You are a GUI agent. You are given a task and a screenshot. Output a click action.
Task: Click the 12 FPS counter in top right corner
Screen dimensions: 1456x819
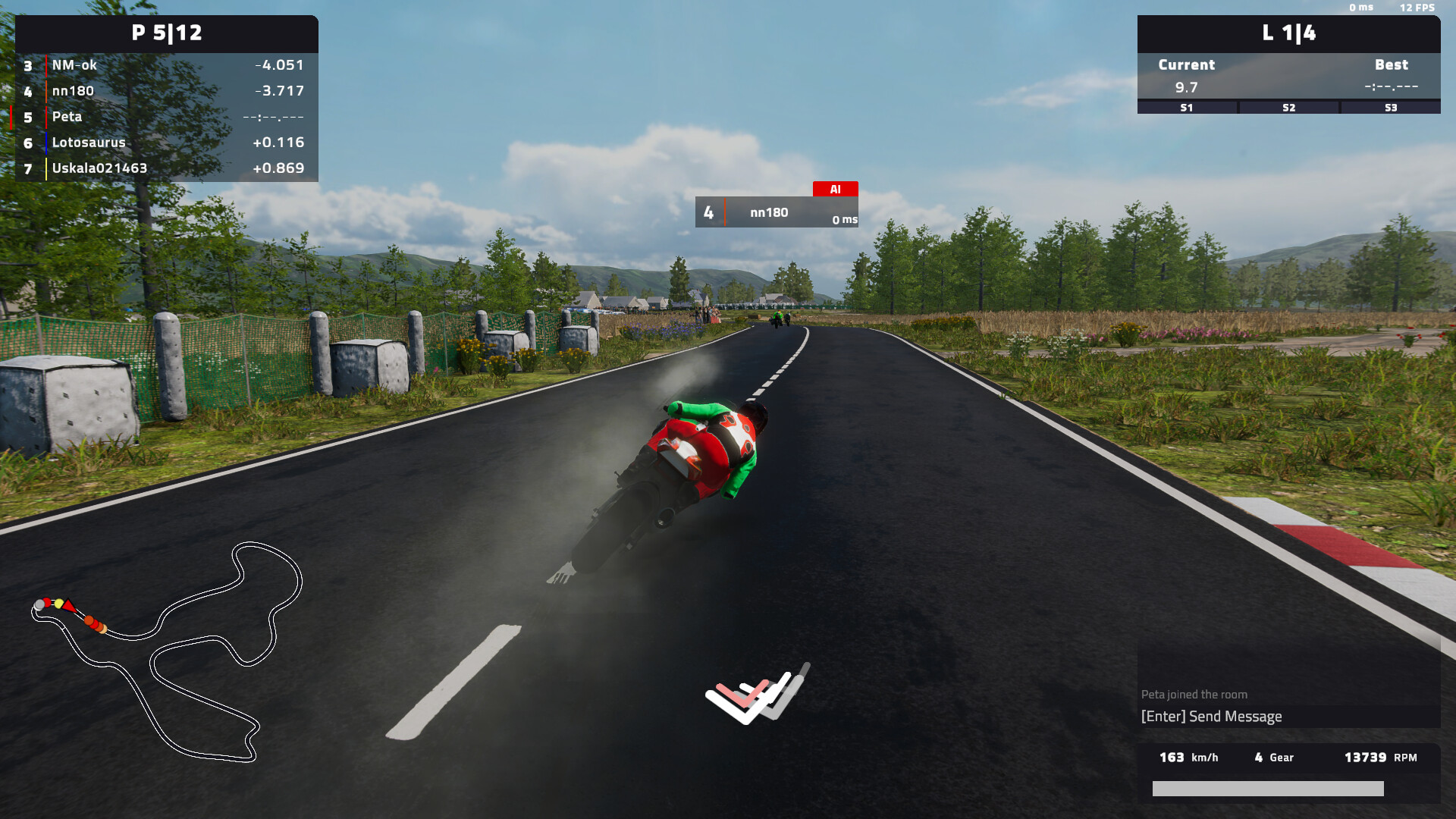click(x=1417, y=8)
